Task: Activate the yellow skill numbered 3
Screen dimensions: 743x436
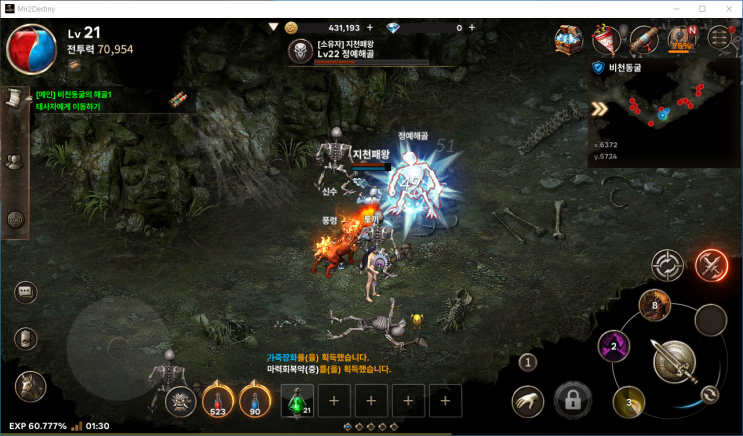Action: 629,401
